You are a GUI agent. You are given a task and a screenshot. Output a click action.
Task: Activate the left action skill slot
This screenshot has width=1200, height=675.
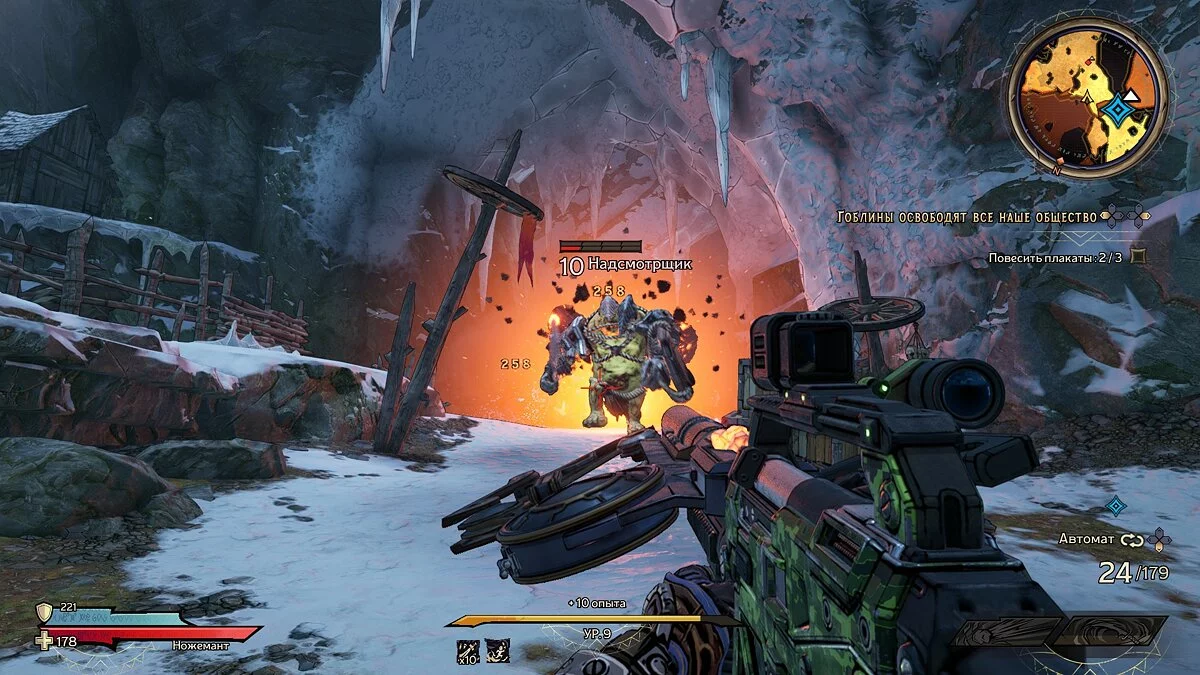pos(1004,632)
